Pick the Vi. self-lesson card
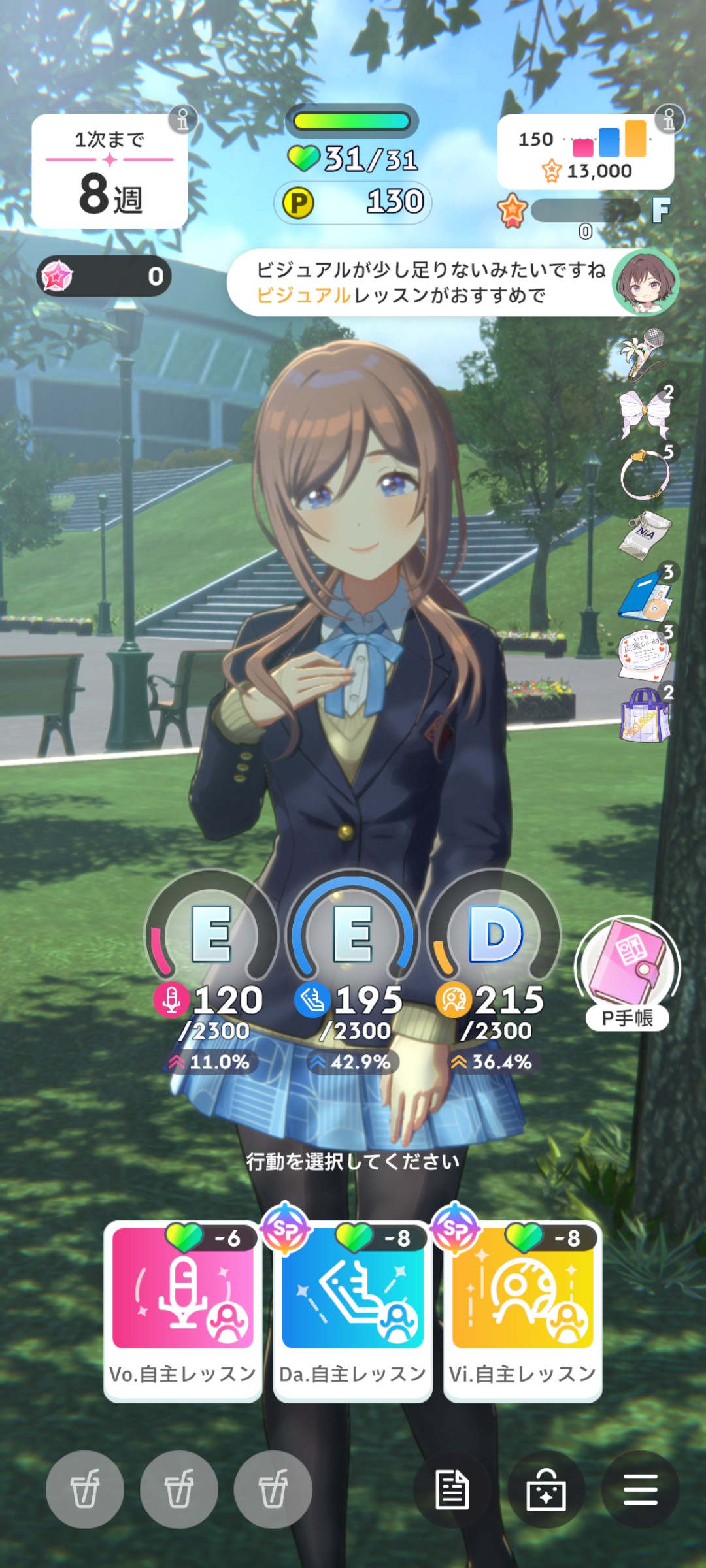Viewport: 706px width, 1568px height. pos(523,1310)
